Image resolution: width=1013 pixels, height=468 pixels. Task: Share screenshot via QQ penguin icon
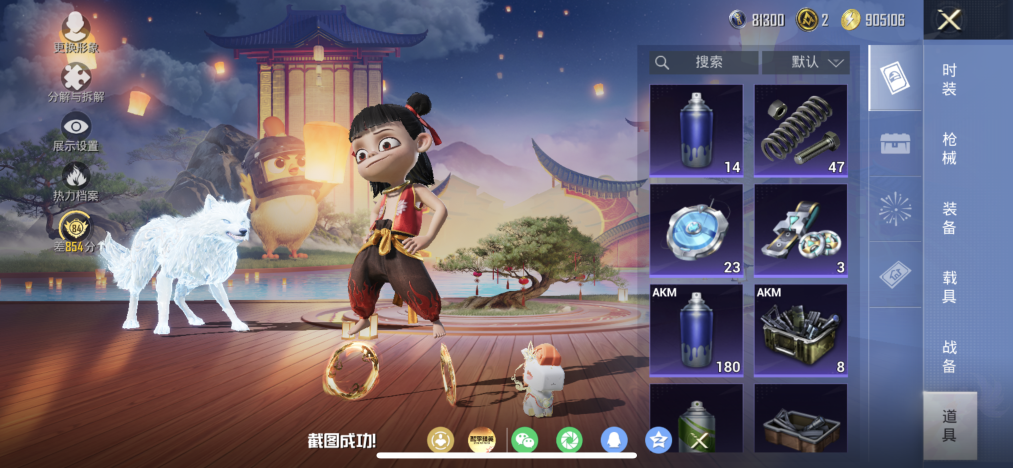click(613, 440)
